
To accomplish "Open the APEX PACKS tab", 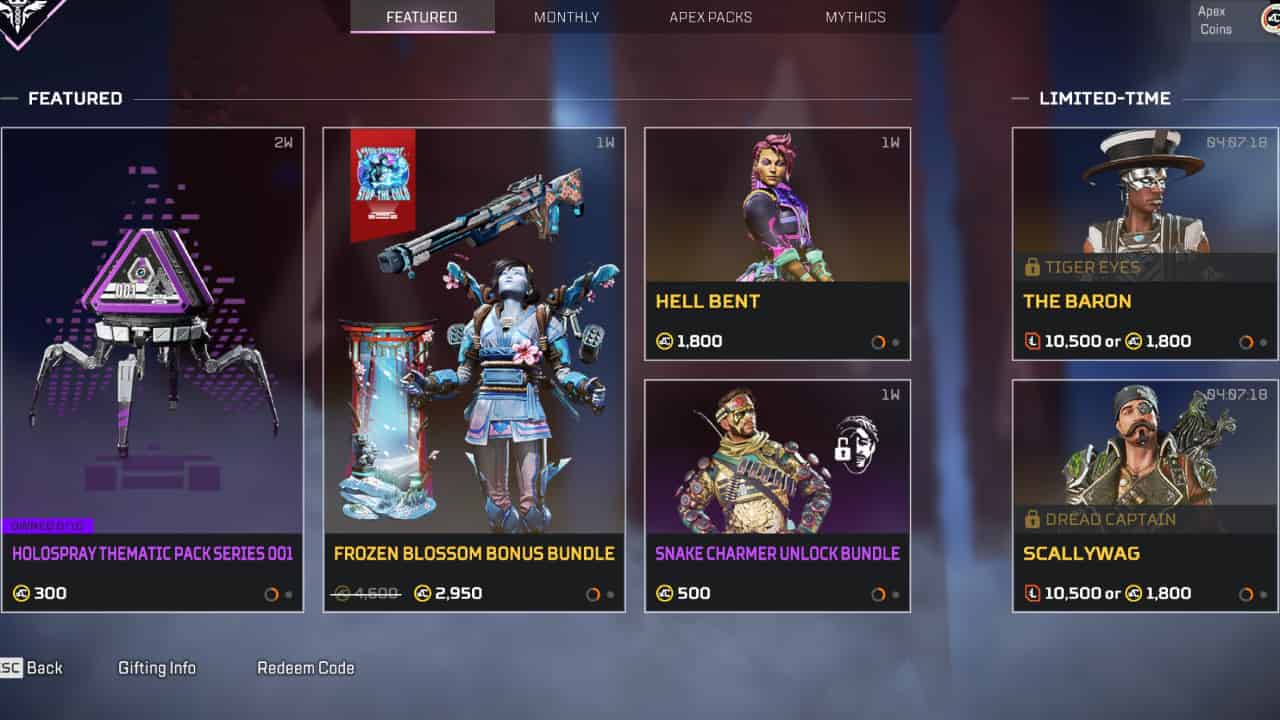I will coord(710,17).
